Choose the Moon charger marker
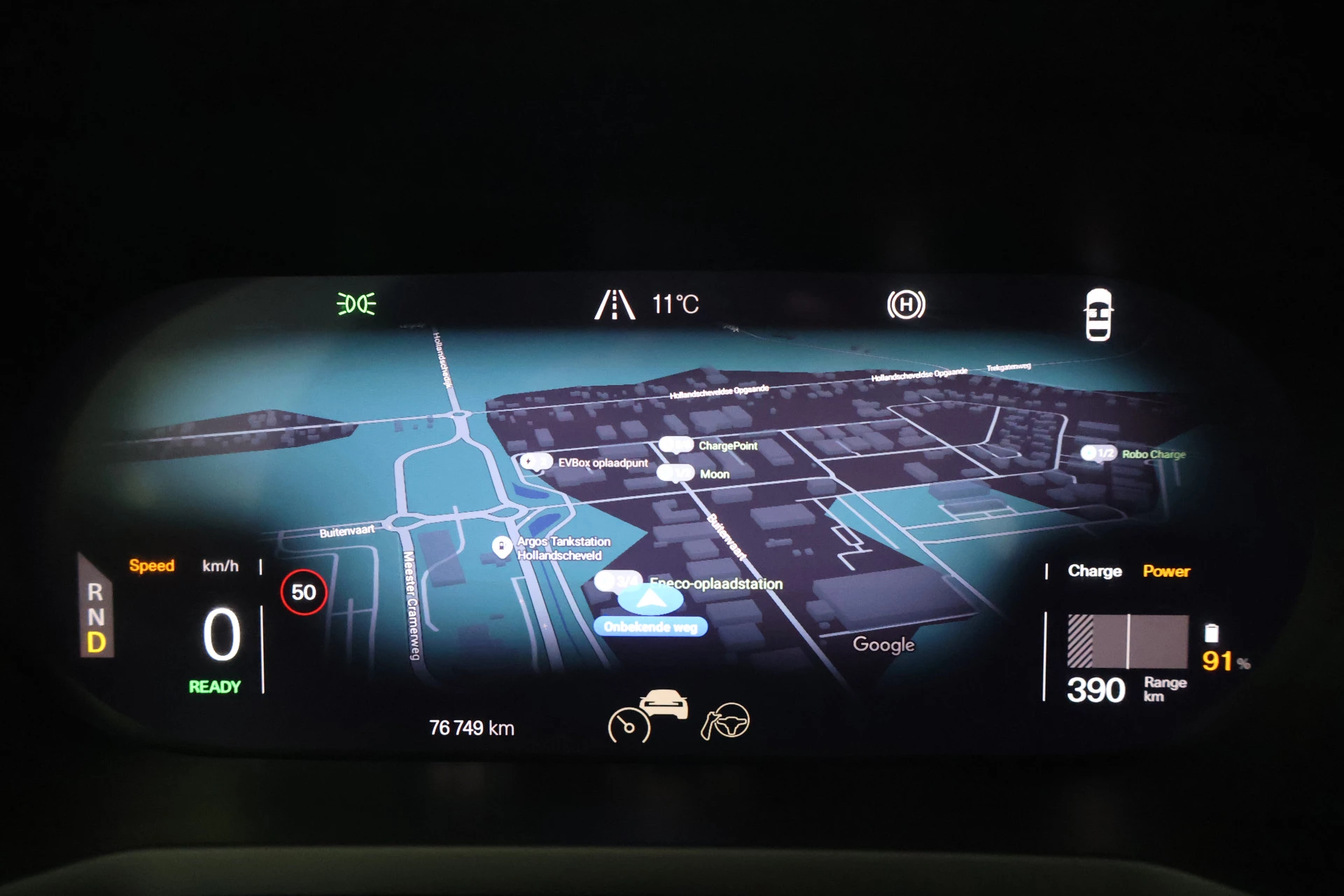Viewport: 1344px width, 896px height. tap(675, 474)
